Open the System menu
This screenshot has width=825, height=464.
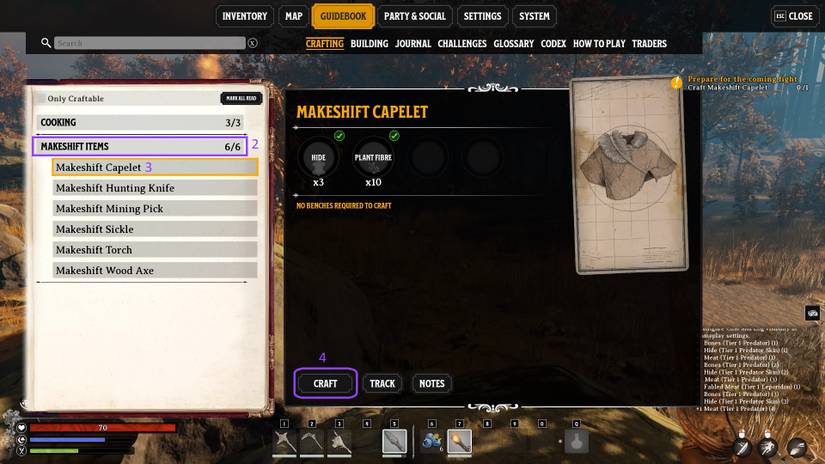click(534, 16)
